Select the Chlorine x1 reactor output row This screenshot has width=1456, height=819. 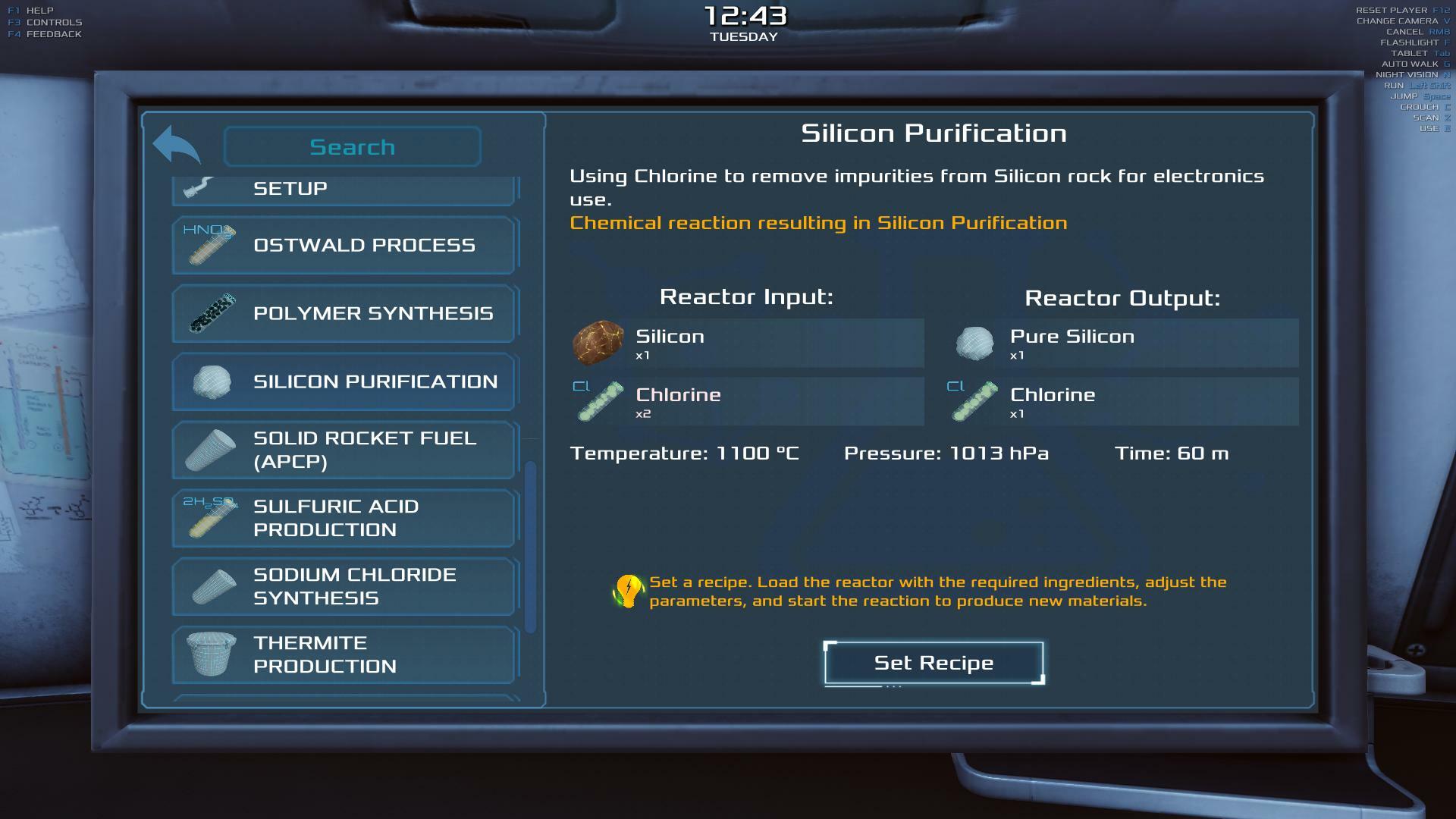(1122, 402)
